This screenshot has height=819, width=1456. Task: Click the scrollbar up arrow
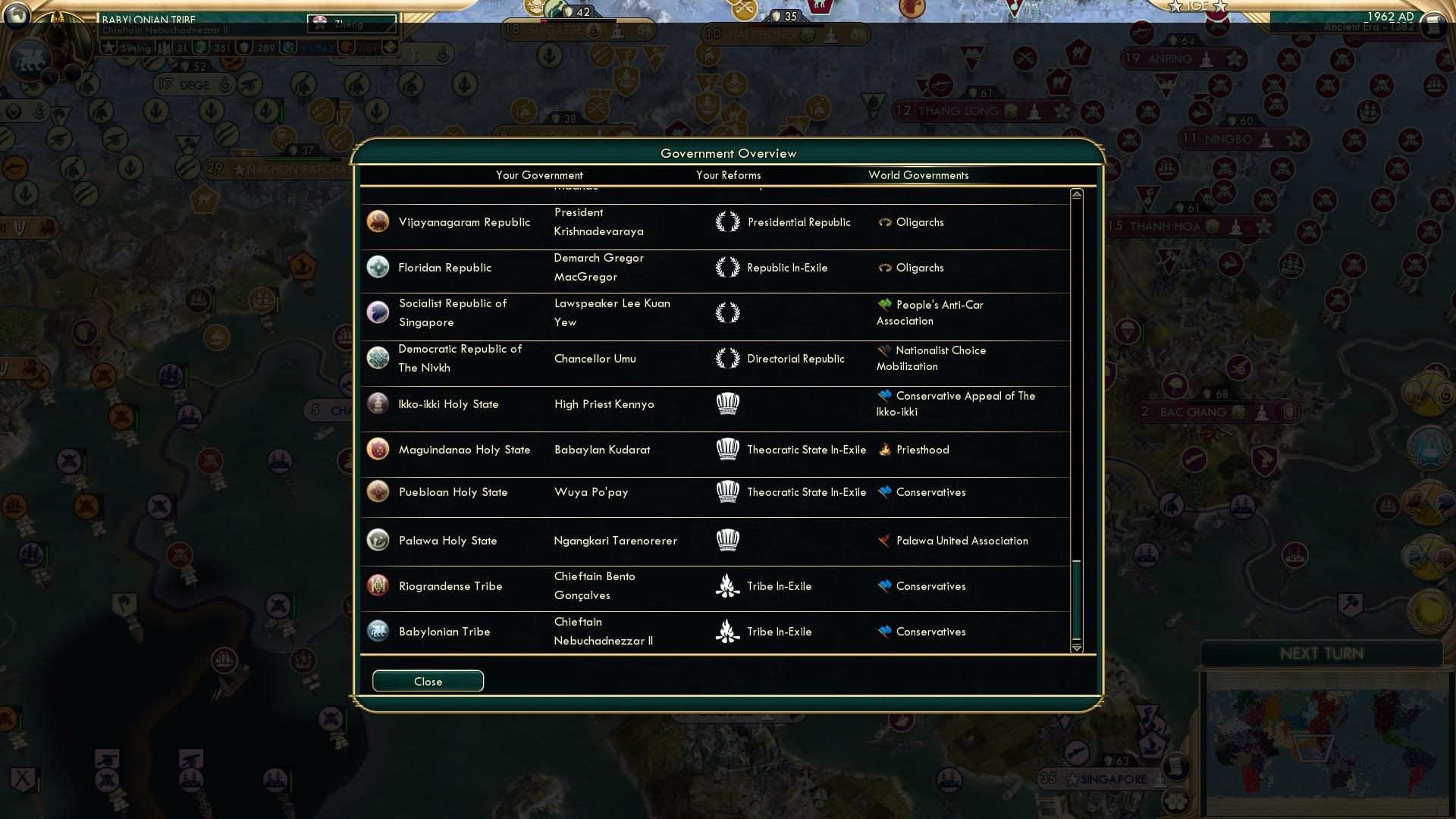1075,193
